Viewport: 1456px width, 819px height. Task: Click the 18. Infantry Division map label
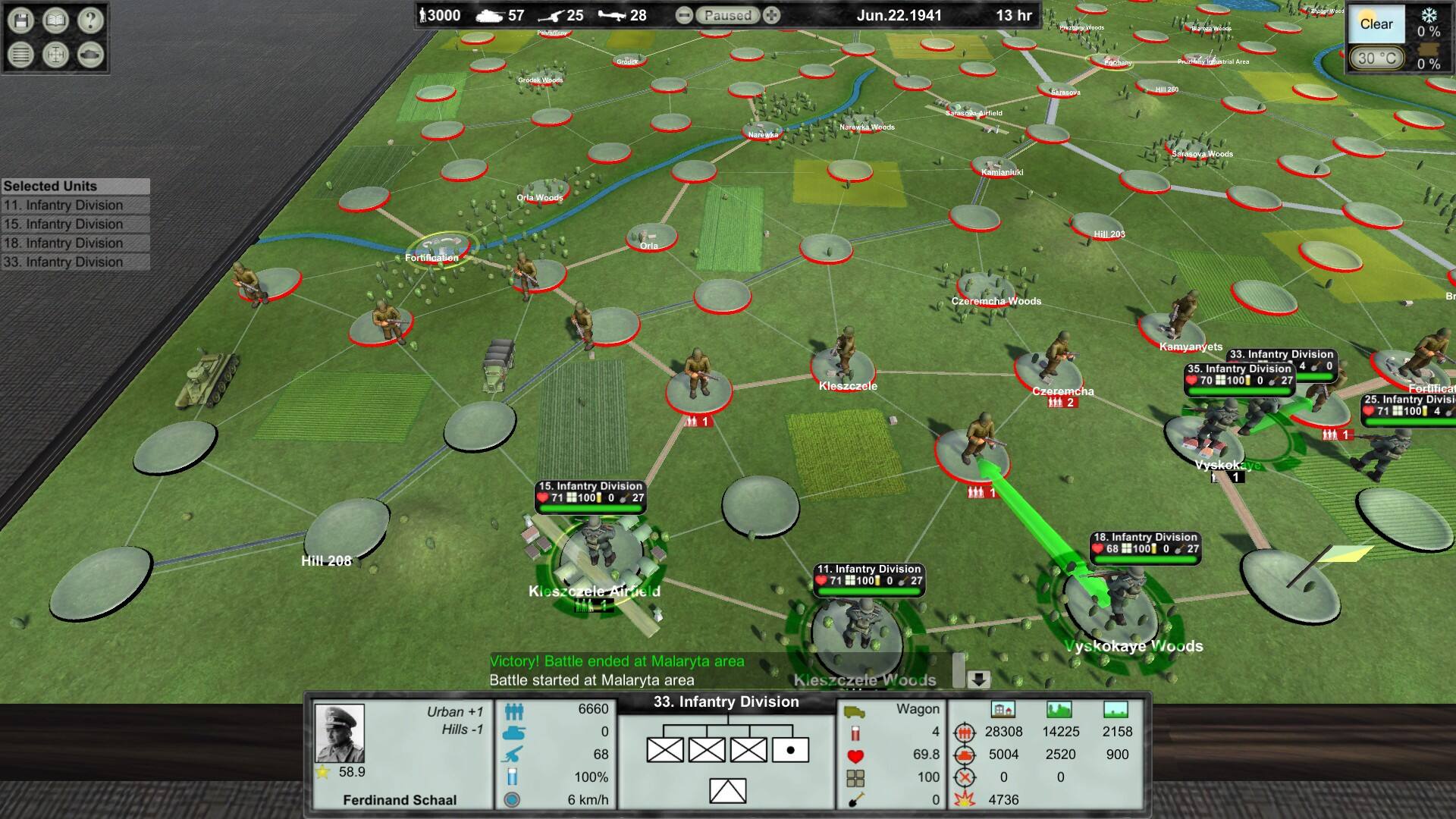1145,537
